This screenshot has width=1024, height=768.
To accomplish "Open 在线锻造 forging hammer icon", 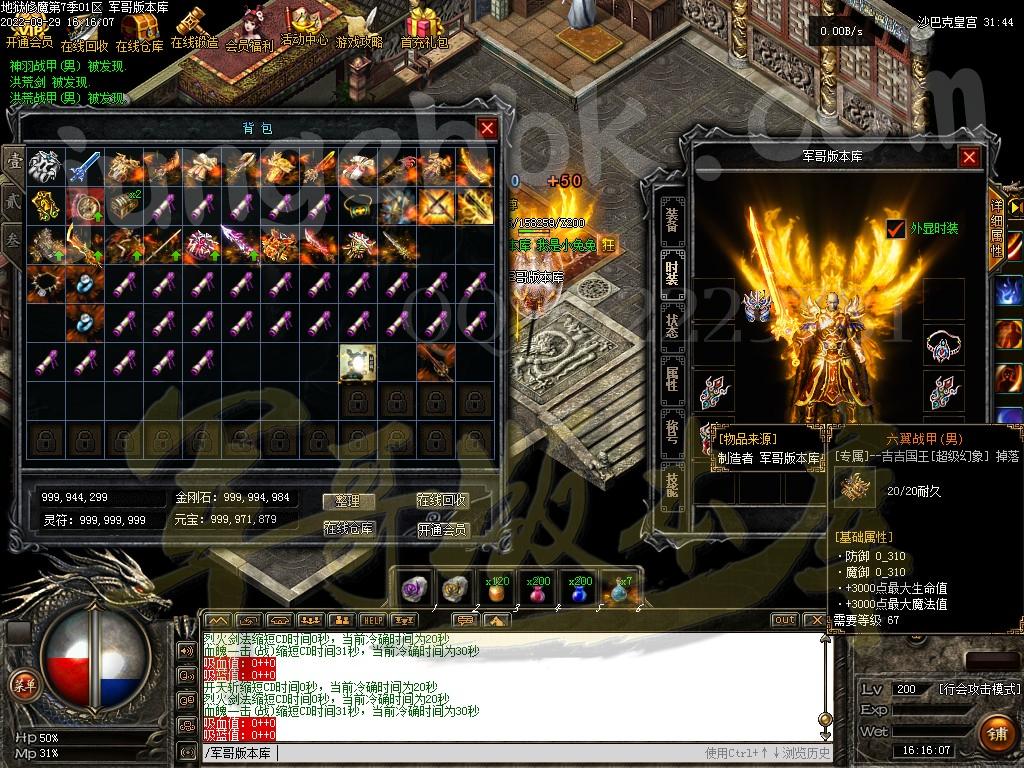I will (x=193, y=29).
